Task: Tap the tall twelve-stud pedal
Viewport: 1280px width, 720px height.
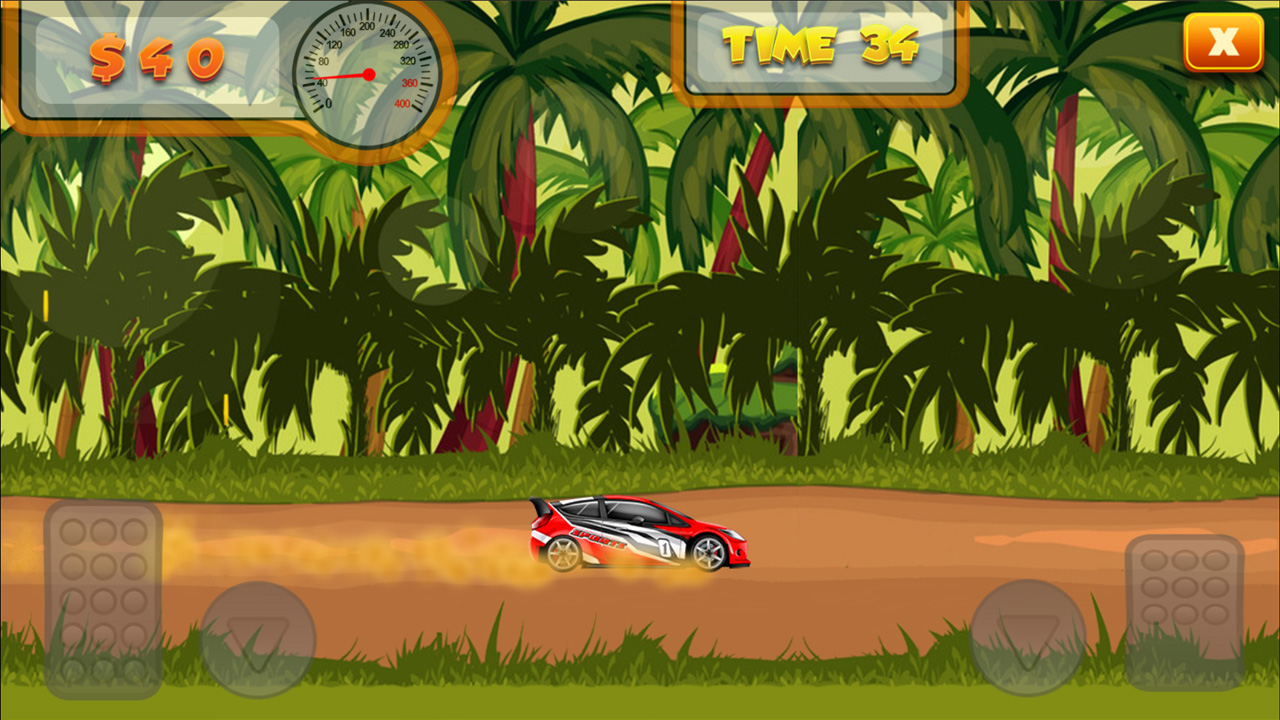Action: tap(103, 599)
